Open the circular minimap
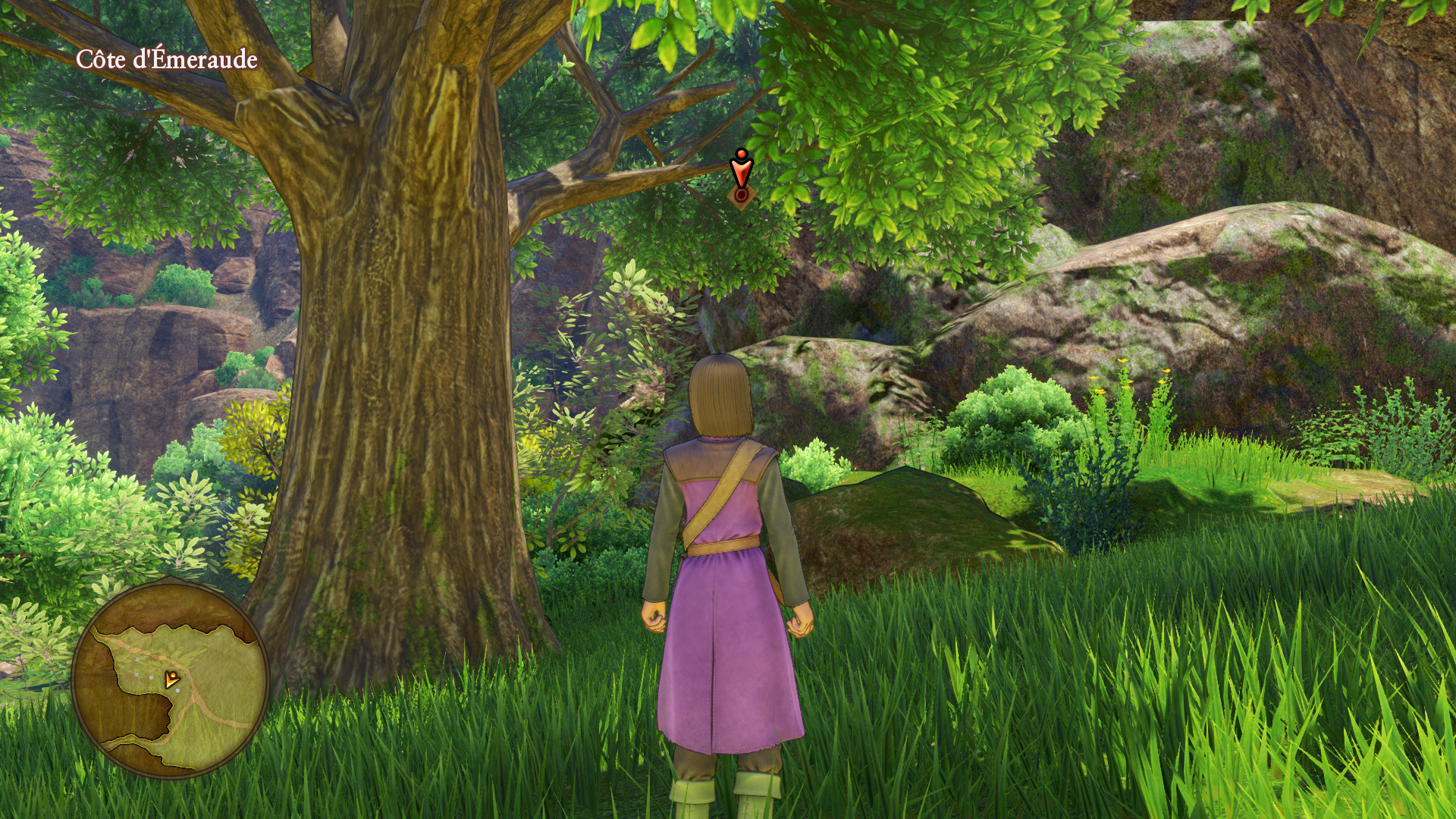Viewport: 1456px width, 819px height. (171, 679)
